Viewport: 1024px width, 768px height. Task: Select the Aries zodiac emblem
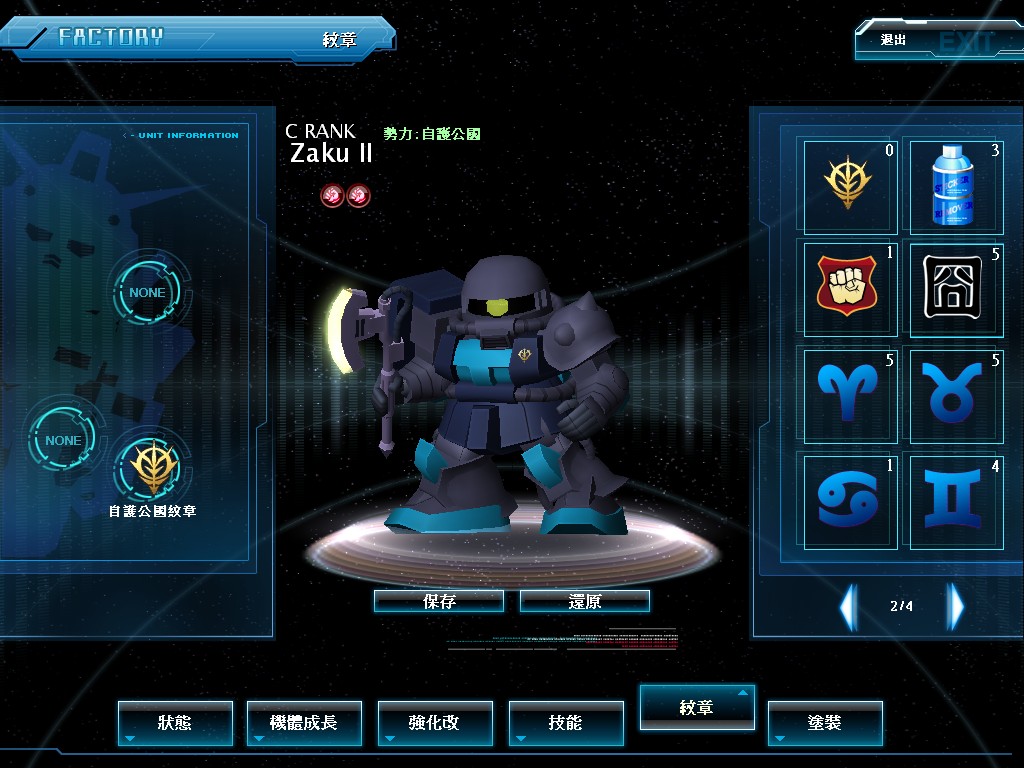point(848,394)
